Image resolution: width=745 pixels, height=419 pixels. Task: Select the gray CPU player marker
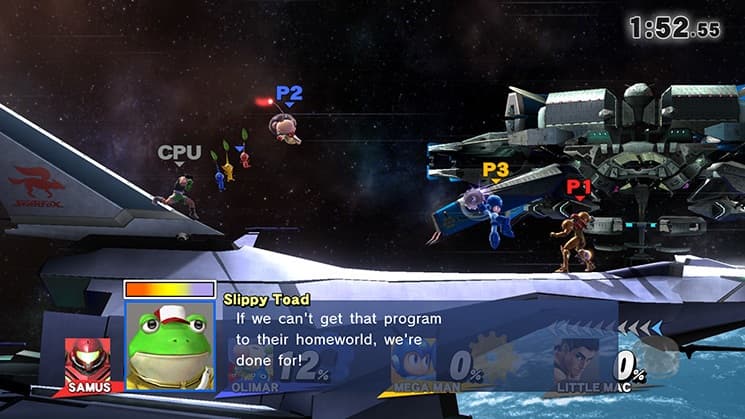[180, 154]
